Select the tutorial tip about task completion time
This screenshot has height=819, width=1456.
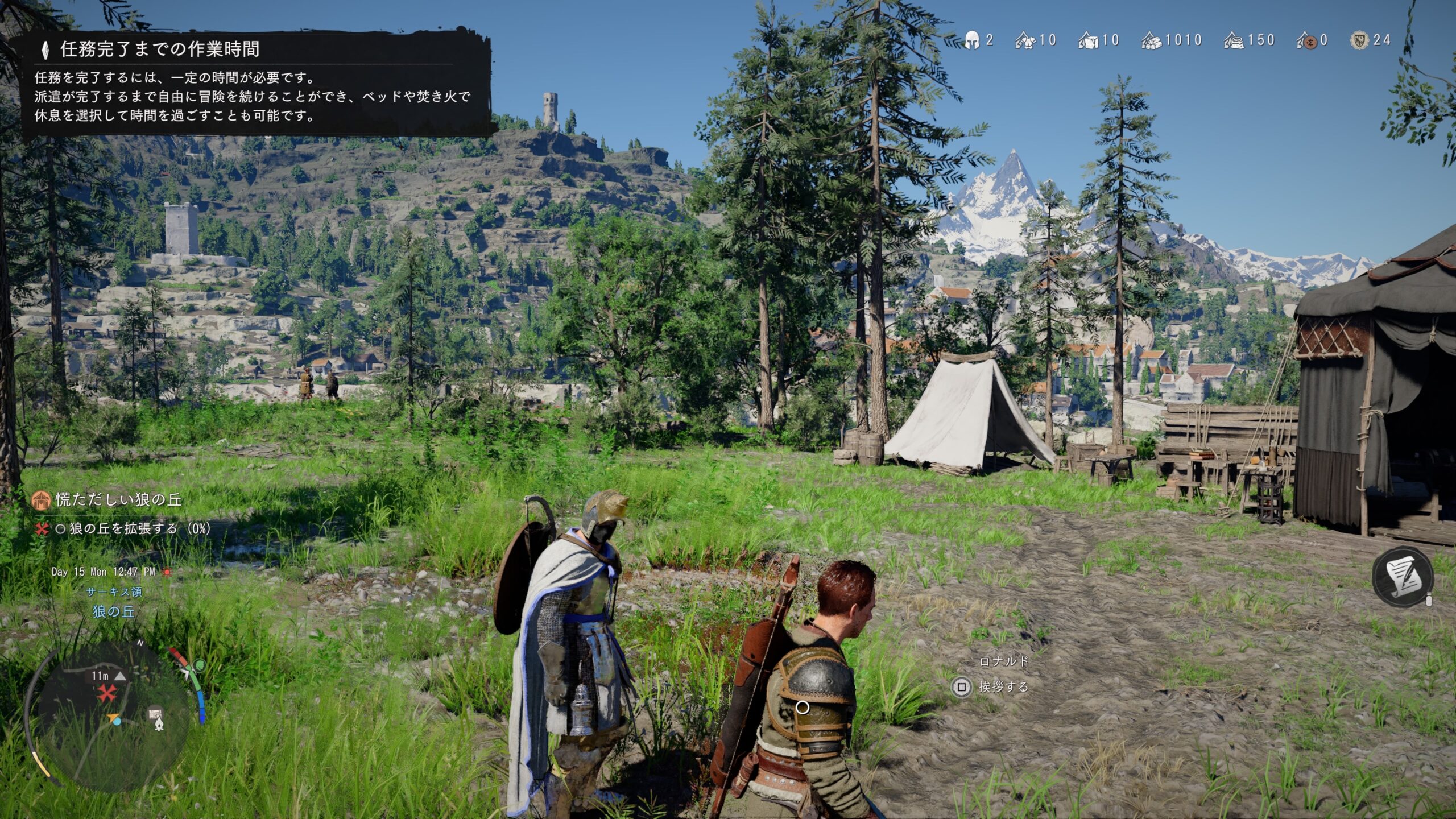(x=256, y=82)
